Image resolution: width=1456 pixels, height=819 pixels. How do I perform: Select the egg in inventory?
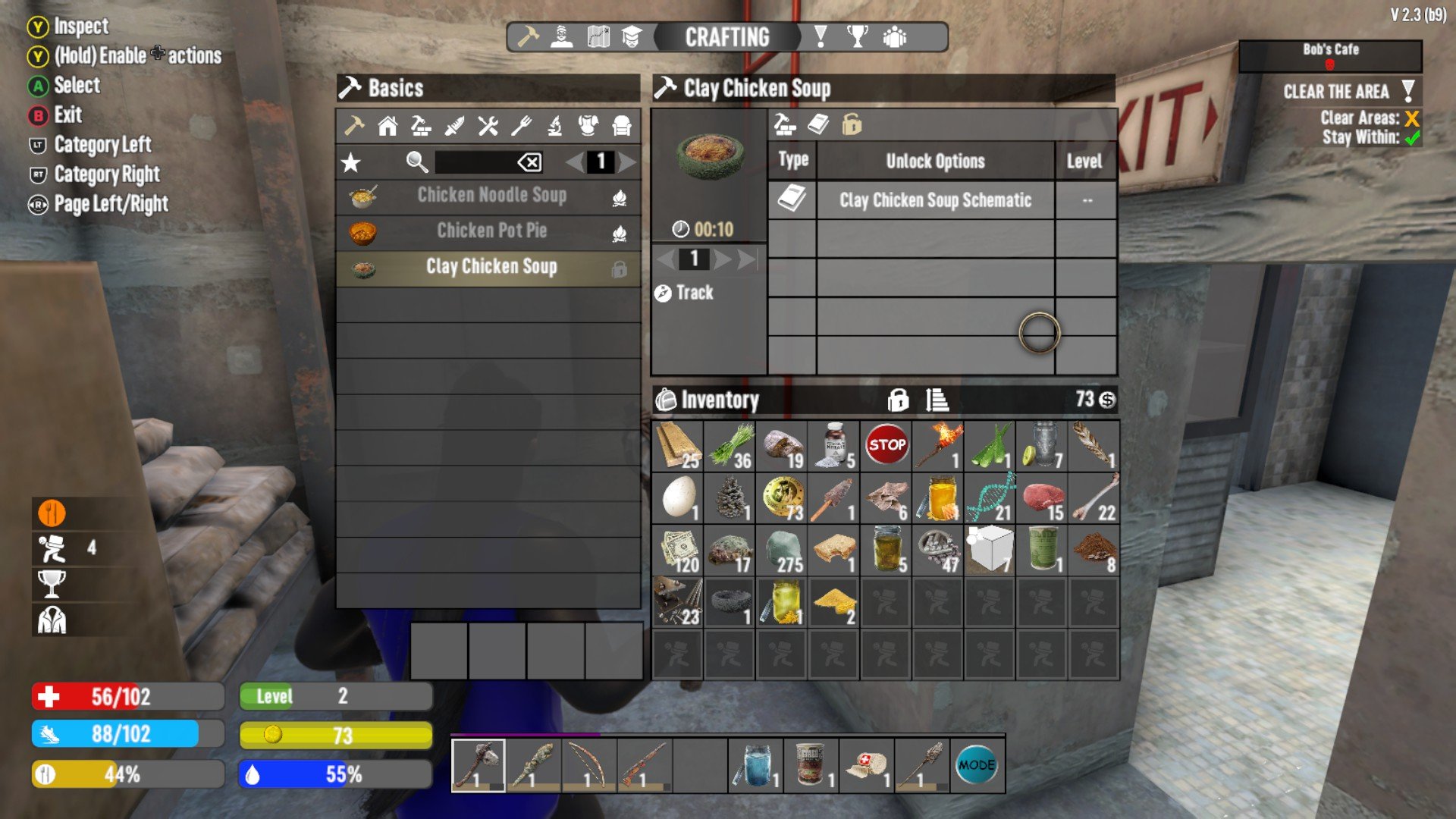click(679, 498)
